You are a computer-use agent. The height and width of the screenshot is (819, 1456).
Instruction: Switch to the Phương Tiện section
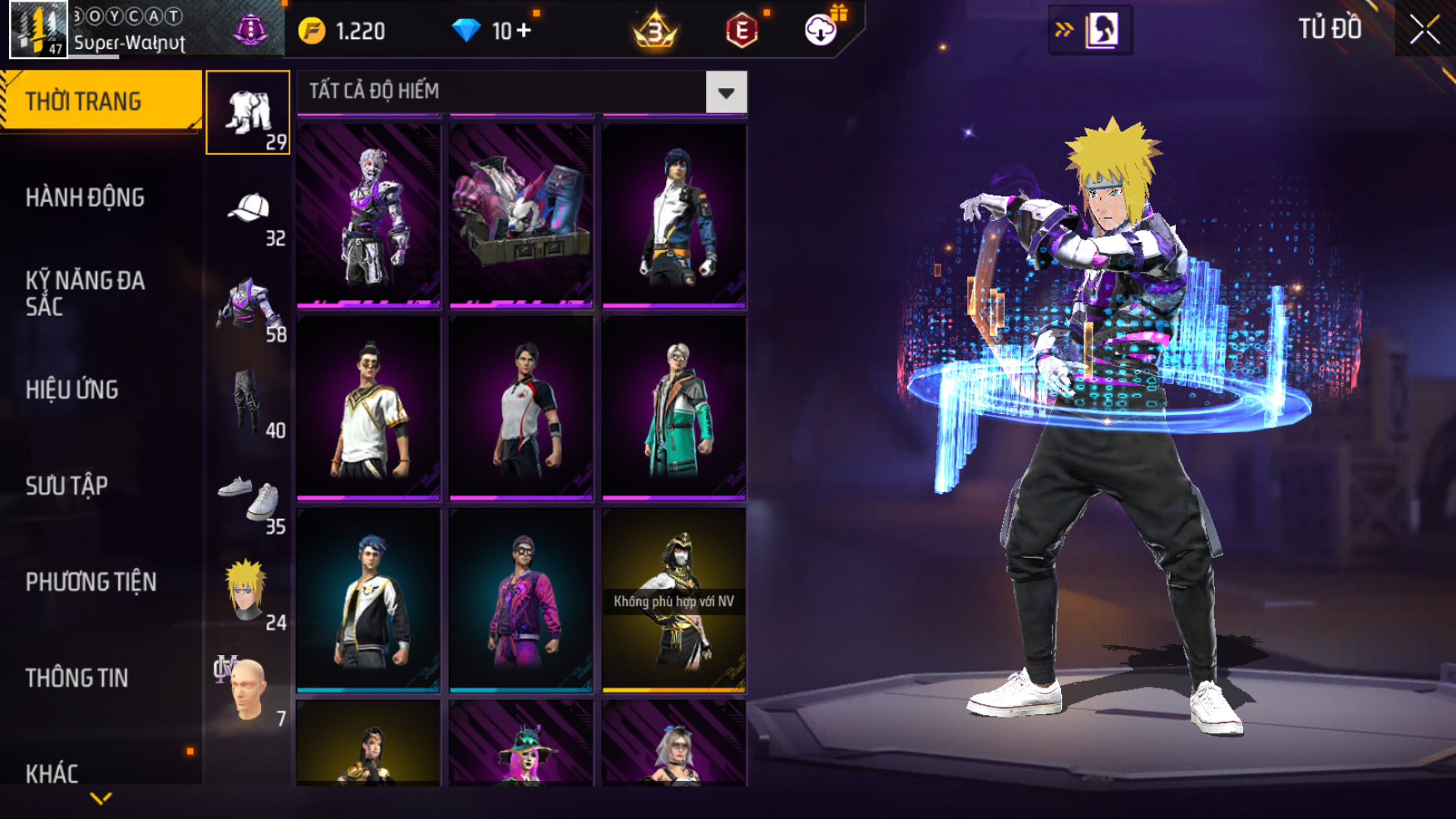(x=91, y=582)
